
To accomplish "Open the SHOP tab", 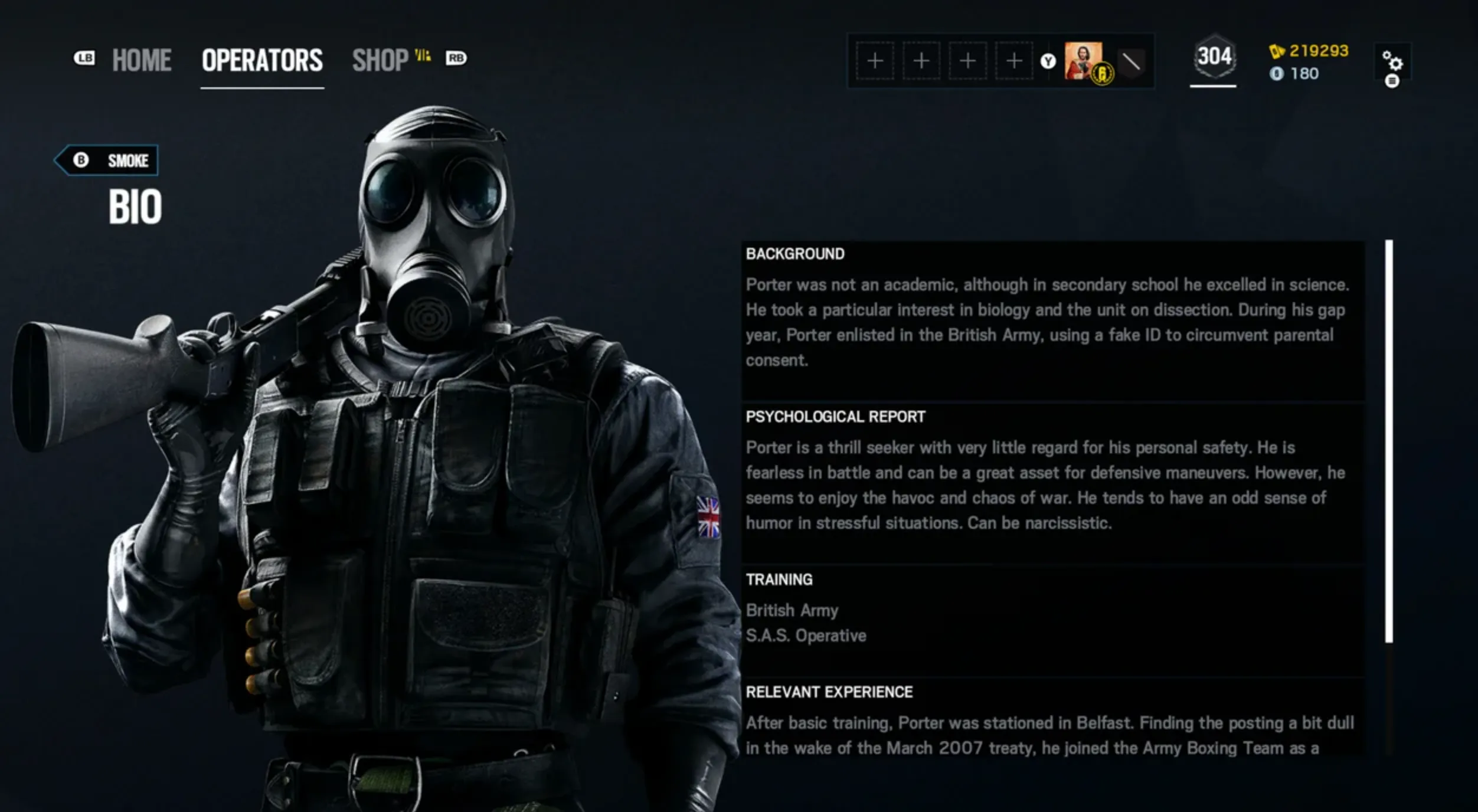I will point(380,59).
